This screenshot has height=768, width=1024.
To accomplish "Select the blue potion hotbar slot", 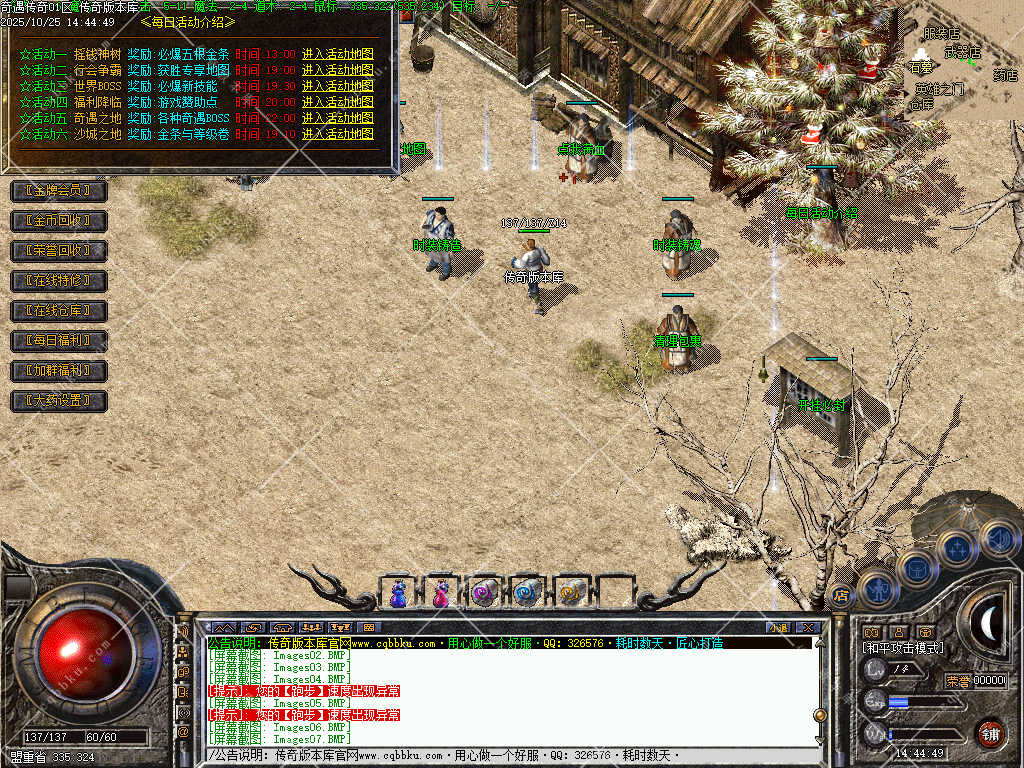I will tap(399, 593).
